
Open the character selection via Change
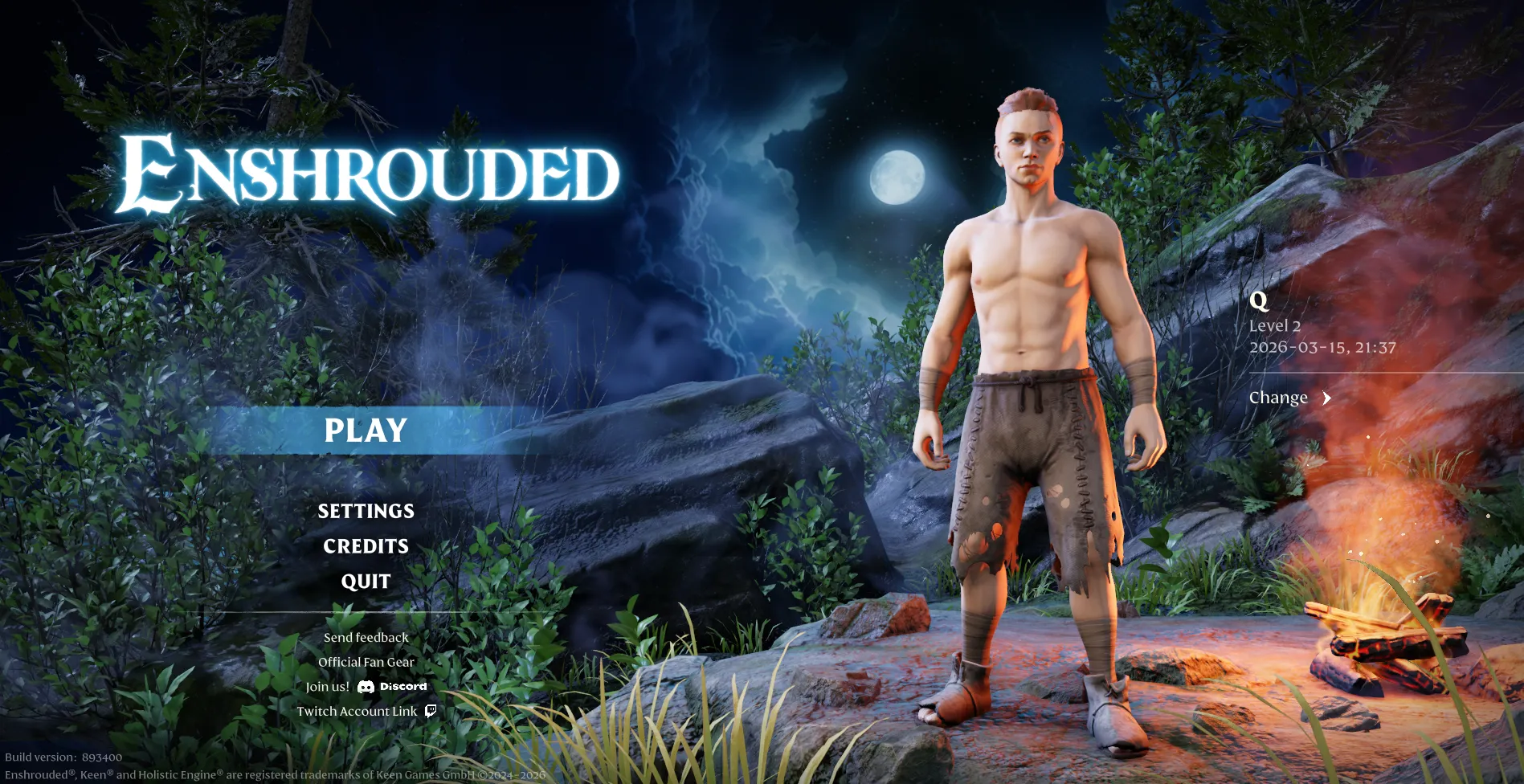click(1278, 397)
